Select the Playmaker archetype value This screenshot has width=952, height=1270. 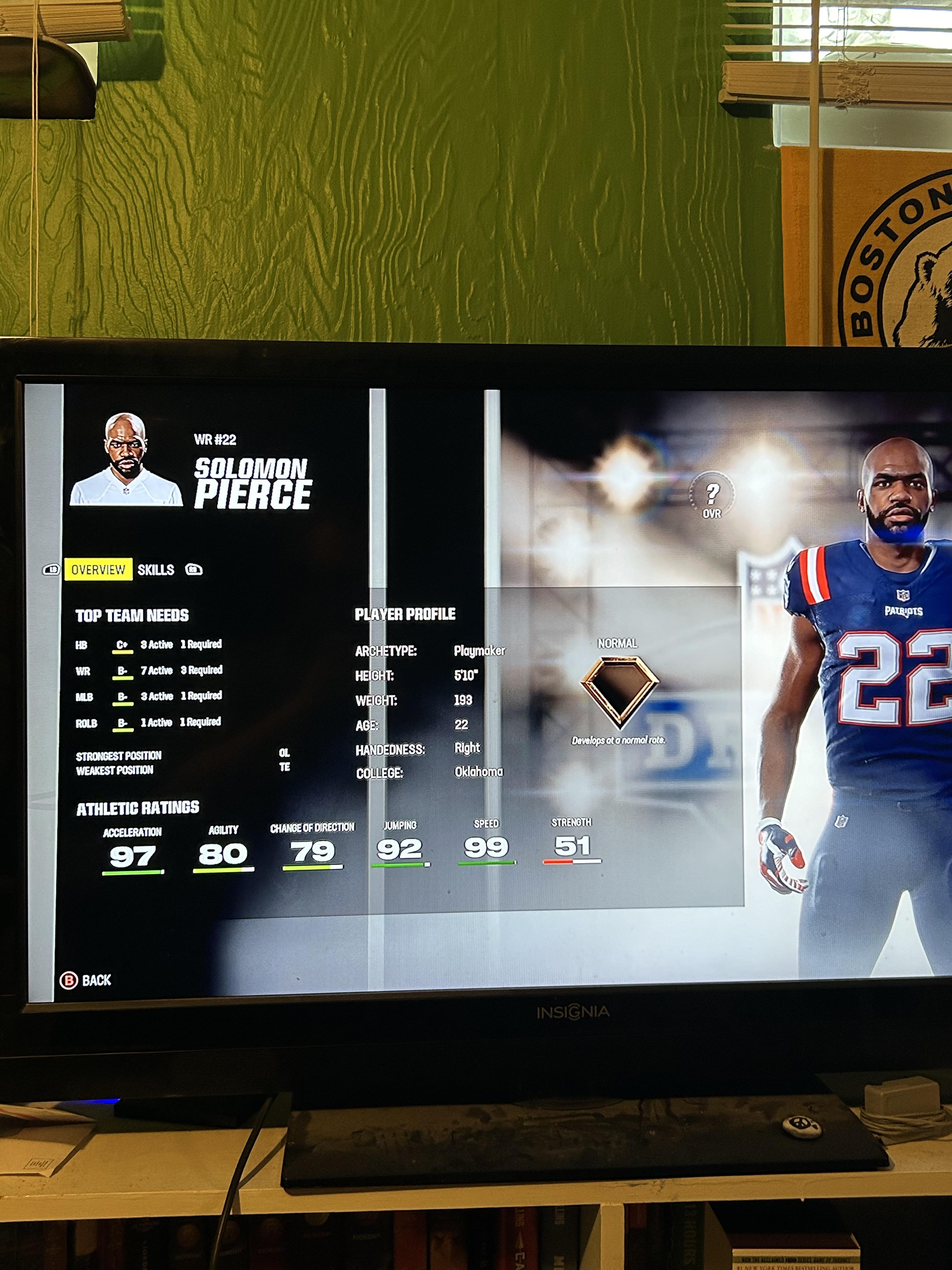point(480,651)
